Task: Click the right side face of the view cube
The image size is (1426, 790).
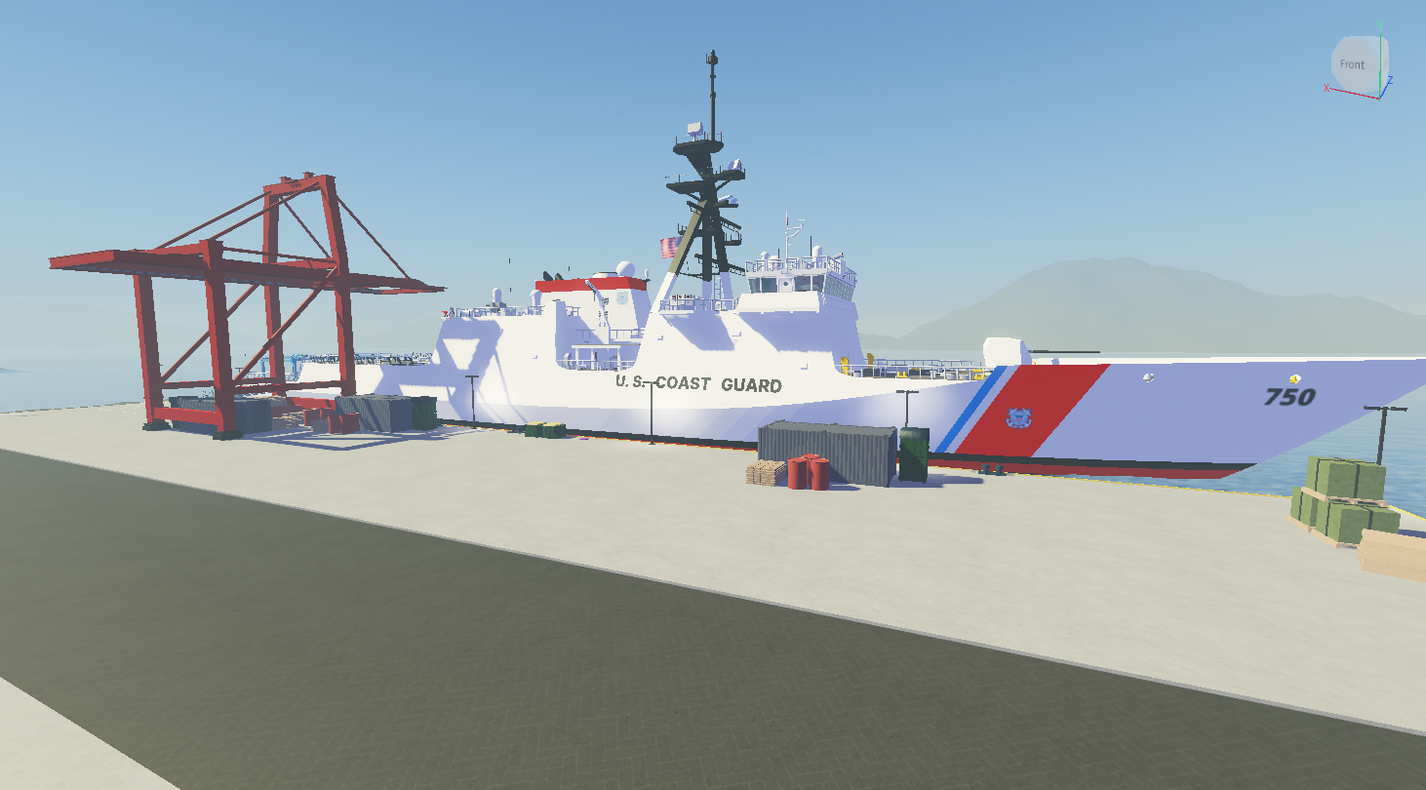Action: 1386,60
